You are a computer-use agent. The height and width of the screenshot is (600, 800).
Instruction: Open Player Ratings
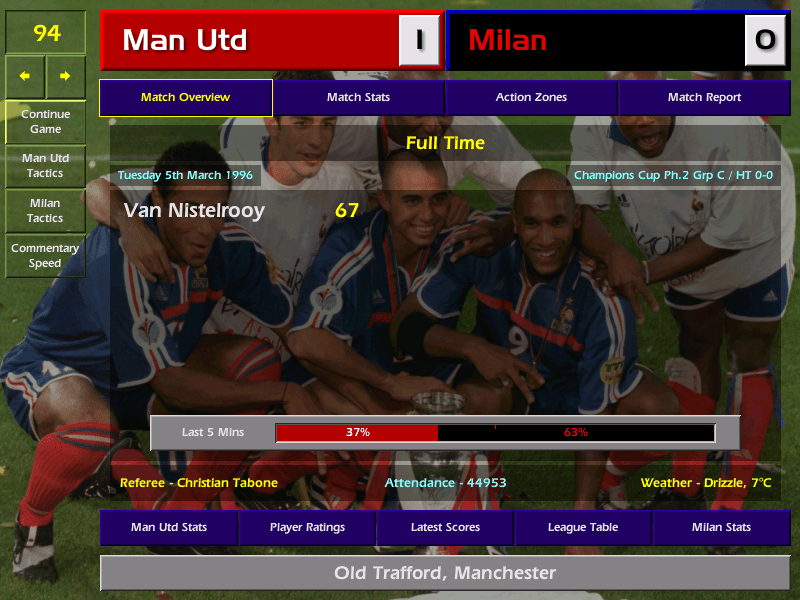(x=307, y=527)
